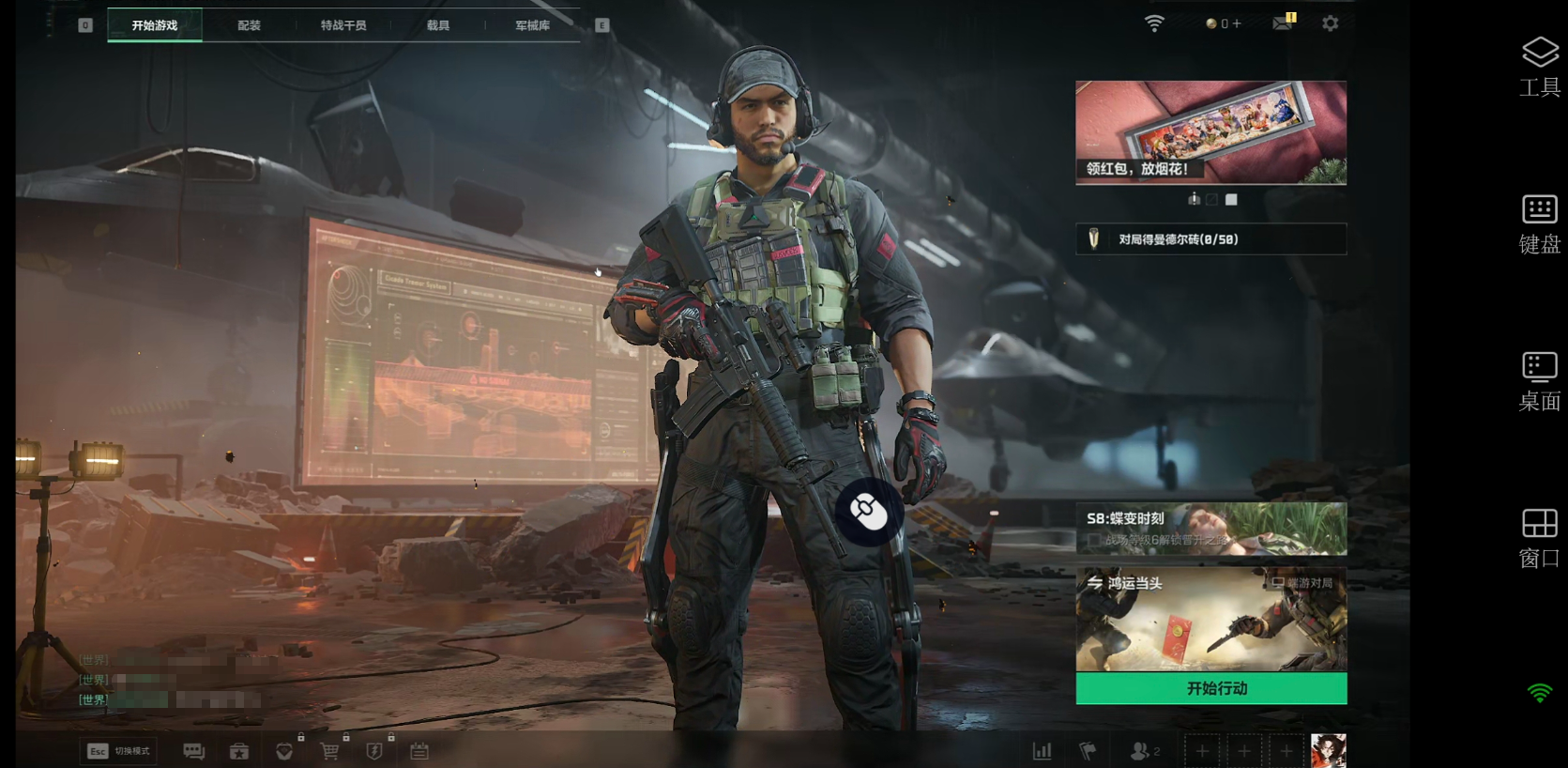1568x768 pixels.
Task: Select the 鸿运当头 game mode card
Action: [1210, 619]
